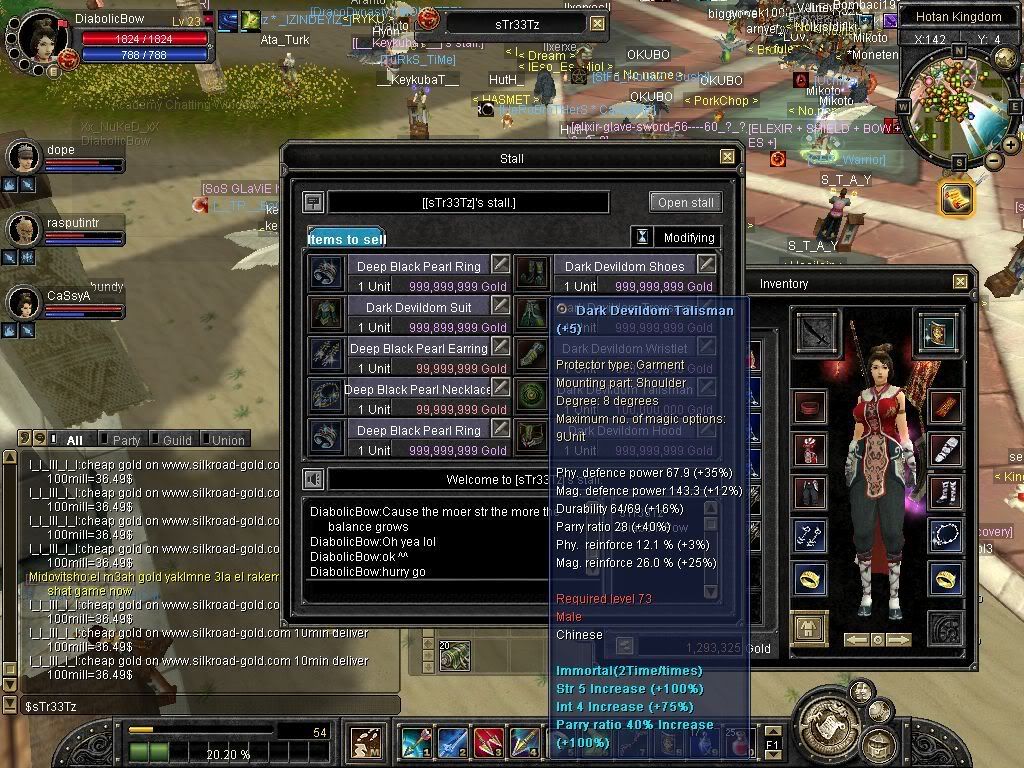Close the sTr33Tz target panel
The image size is (1024, 768).
597,24
